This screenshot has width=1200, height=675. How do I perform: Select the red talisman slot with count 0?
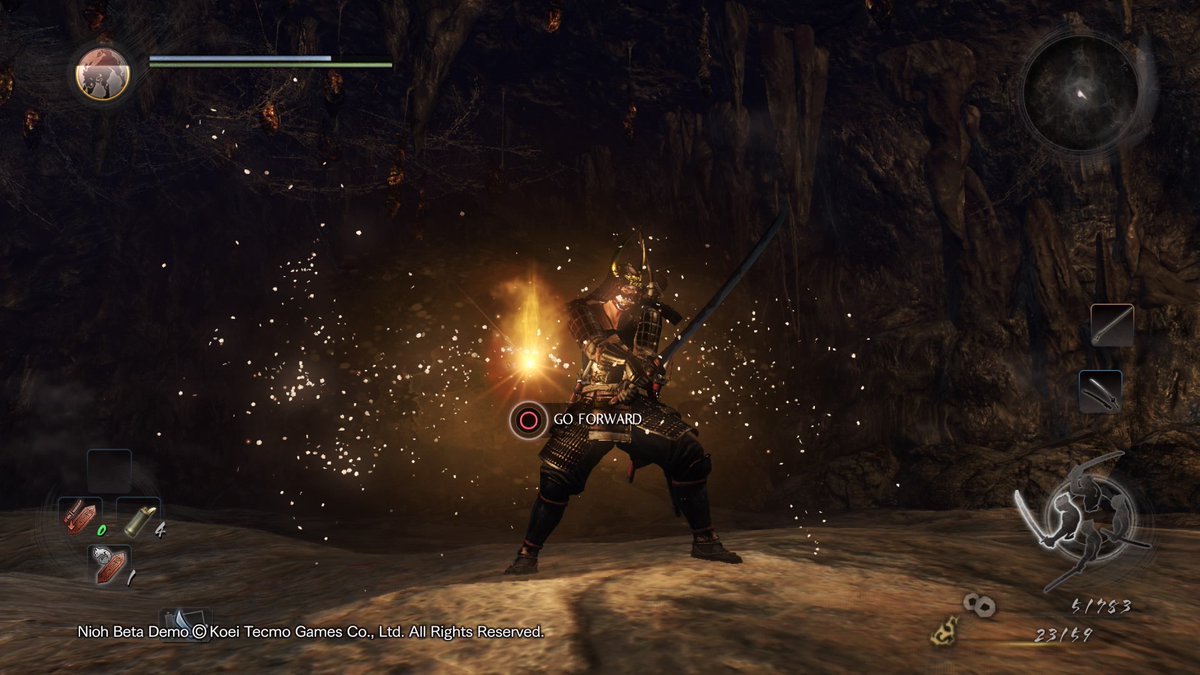(79, 517)
